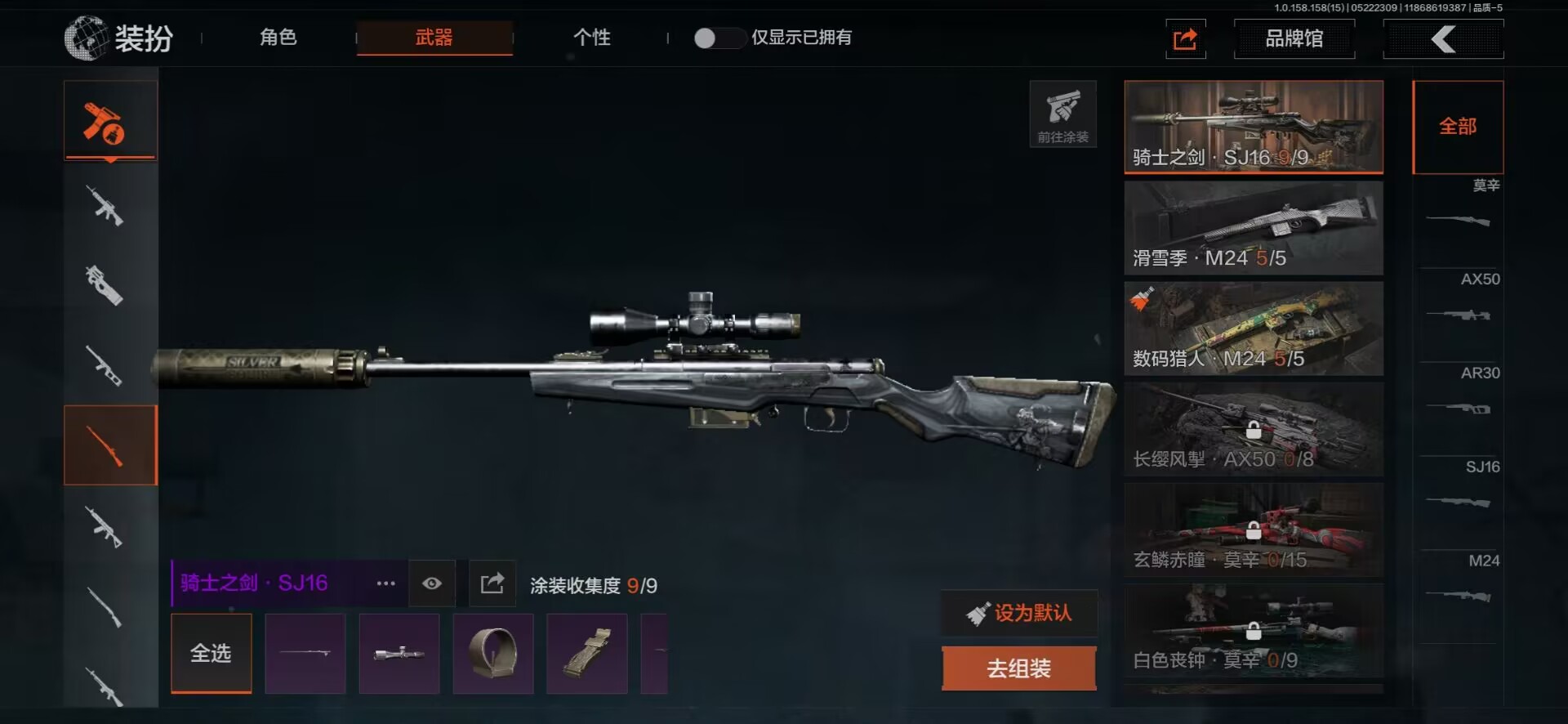
Task: View the locked 长缨风掣 AX50 skin
Action: pos(1253,429)
